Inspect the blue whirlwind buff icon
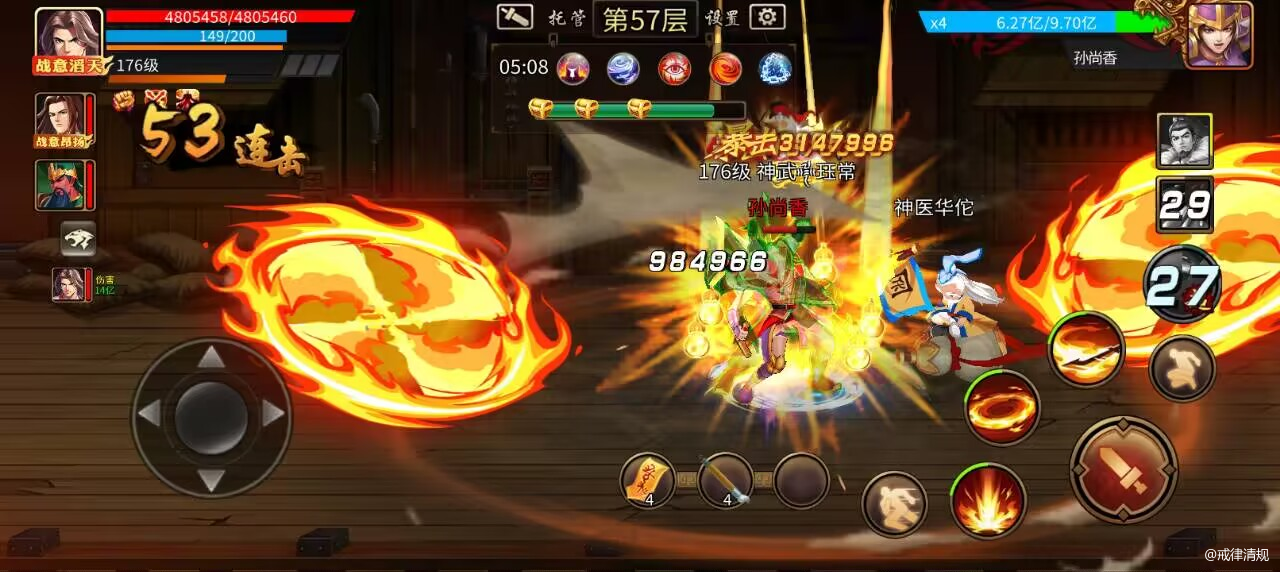Viewport: 1280px width, 572px height. [623, 68]
